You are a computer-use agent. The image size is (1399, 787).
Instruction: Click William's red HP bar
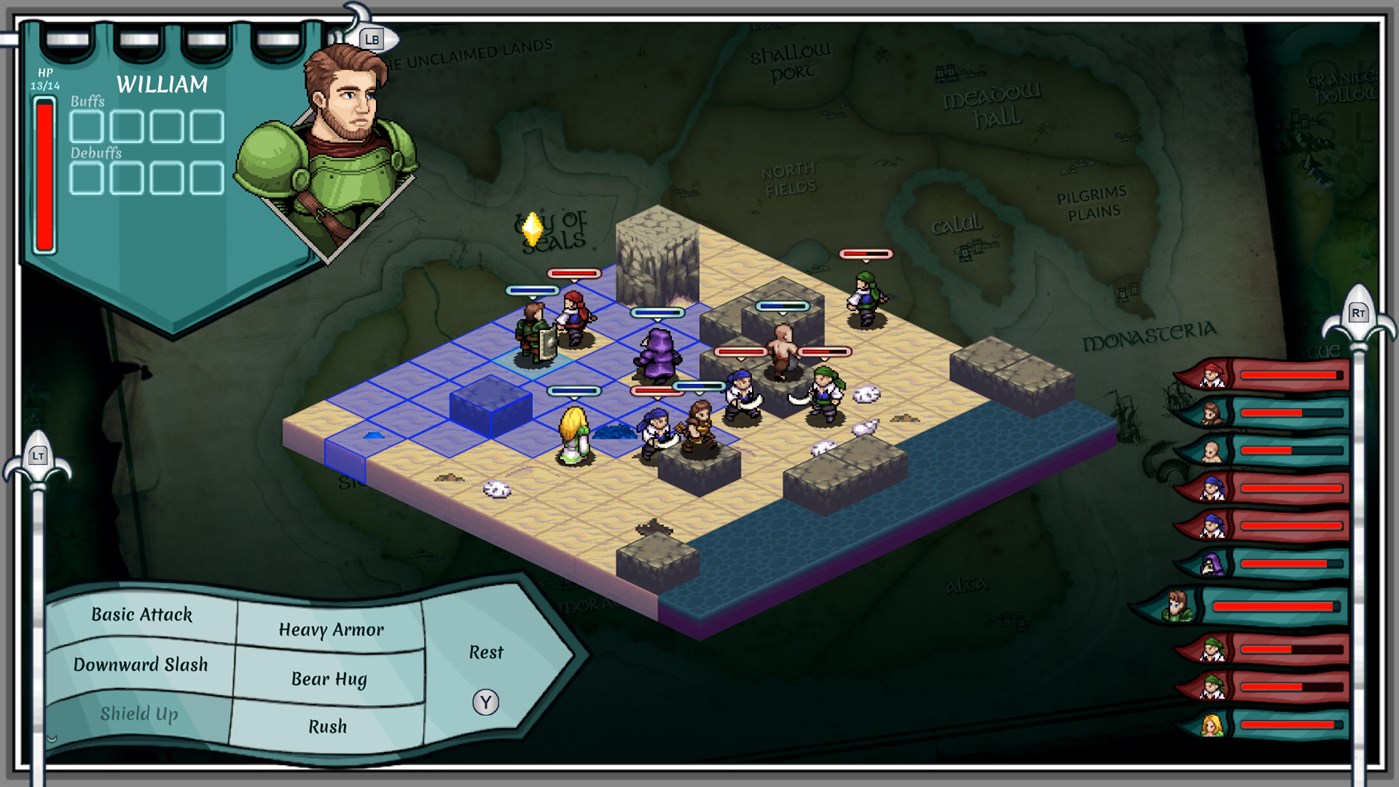tap(44, 175)
